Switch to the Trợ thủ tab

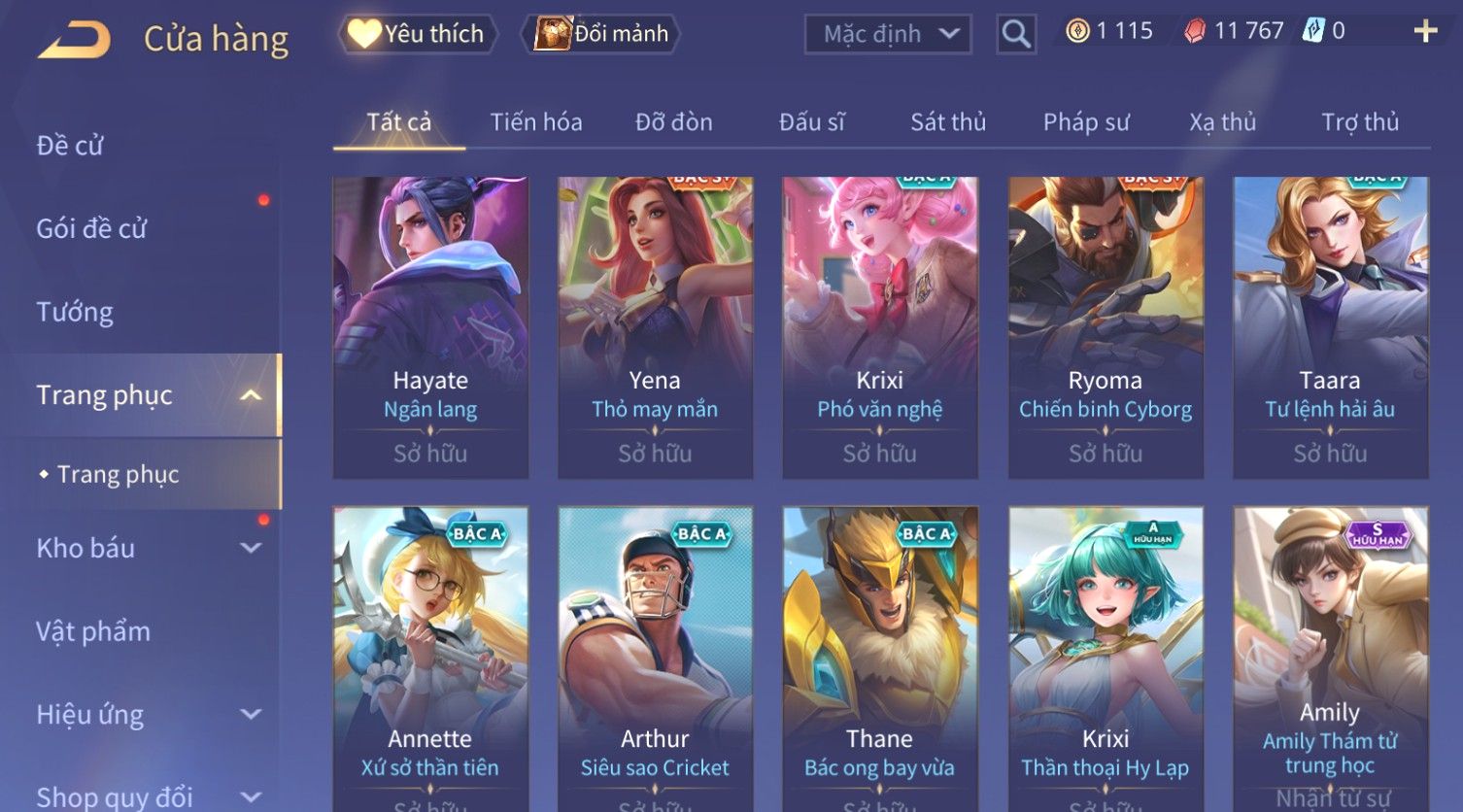click(x=1359, y=122)
